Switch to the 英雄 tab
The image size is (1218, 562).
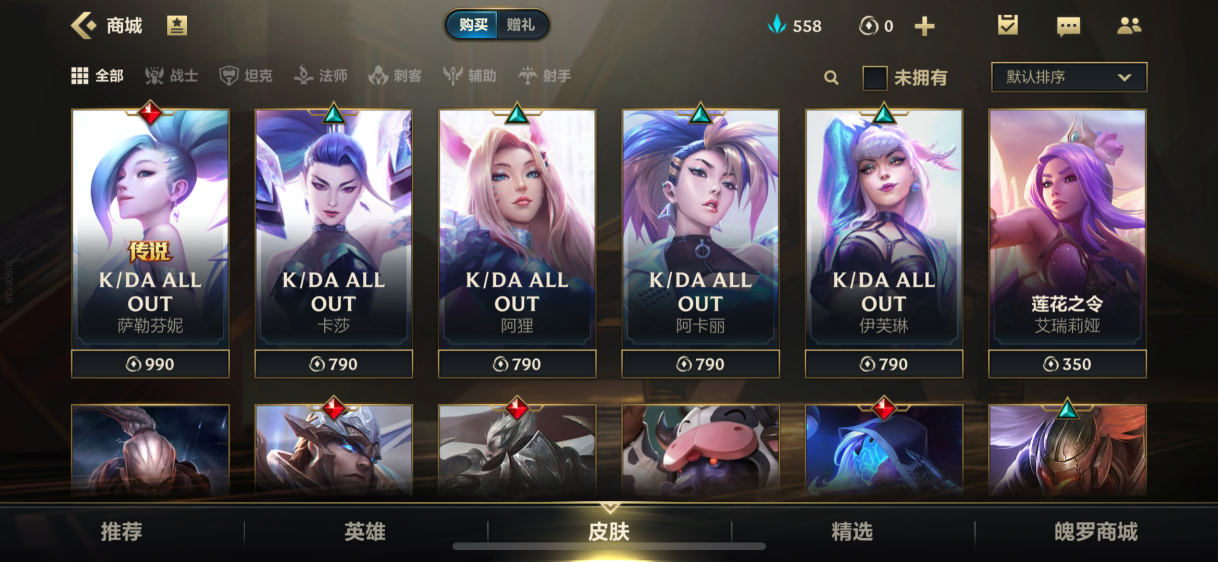pyautogui.click(x=365, y=532)
